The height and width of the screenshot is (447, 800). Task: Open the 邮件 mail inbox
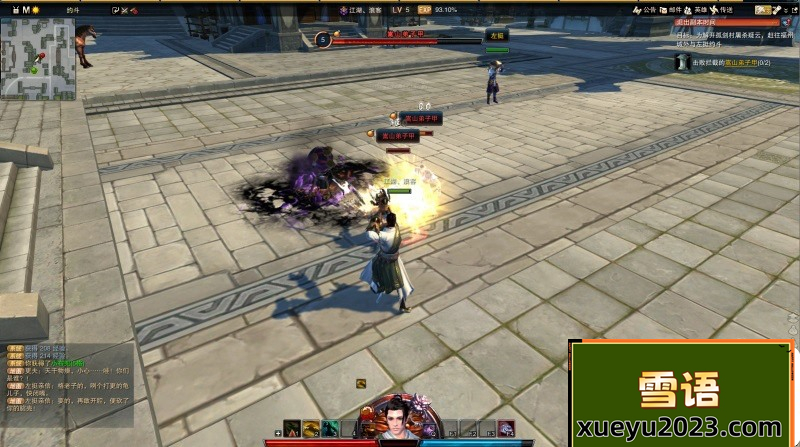click(x=669, y=10)
